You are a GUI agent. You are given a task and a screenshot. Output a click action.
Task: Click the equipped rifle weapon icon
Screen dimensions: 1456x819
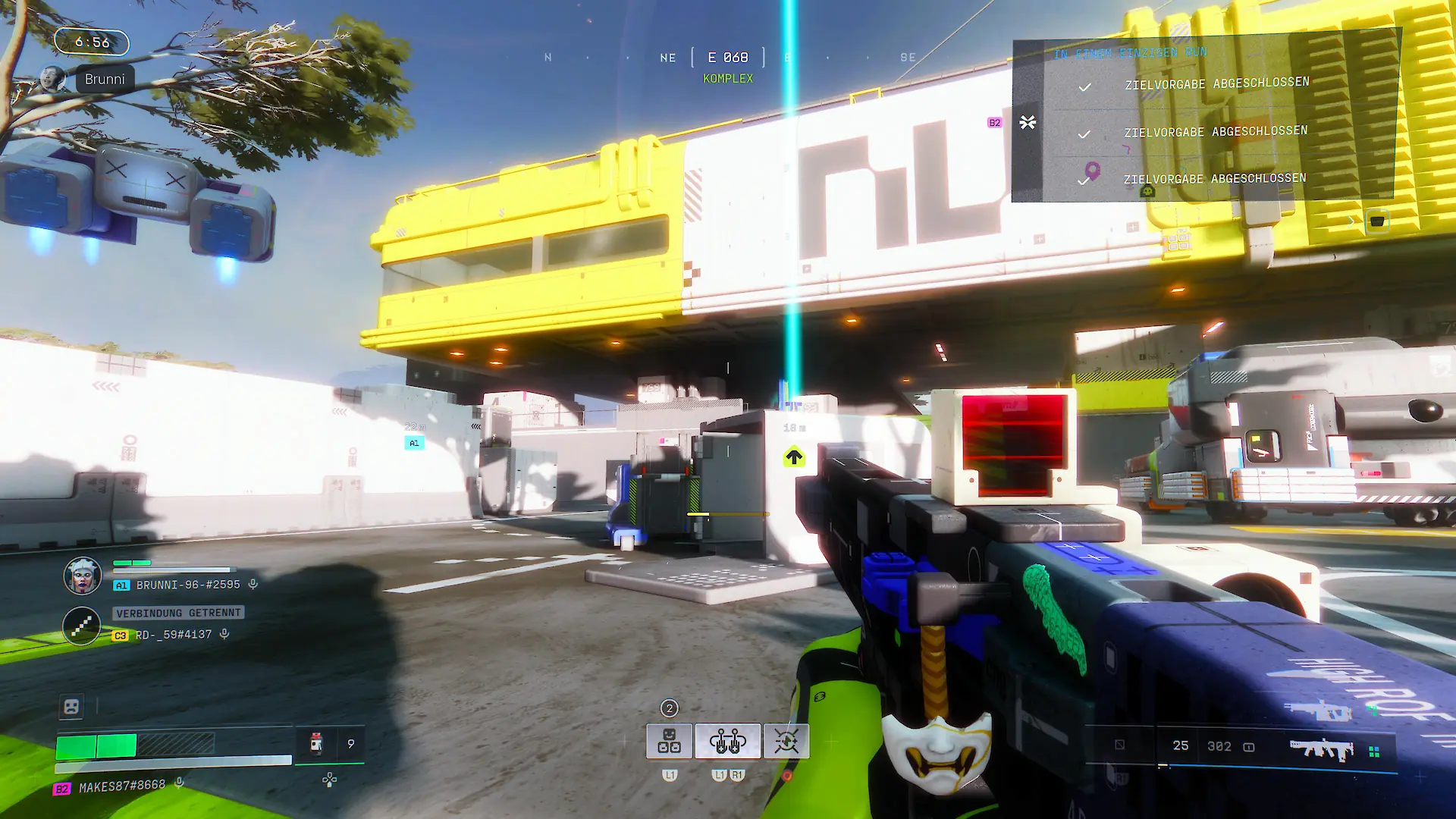(x=1321, y=749)
